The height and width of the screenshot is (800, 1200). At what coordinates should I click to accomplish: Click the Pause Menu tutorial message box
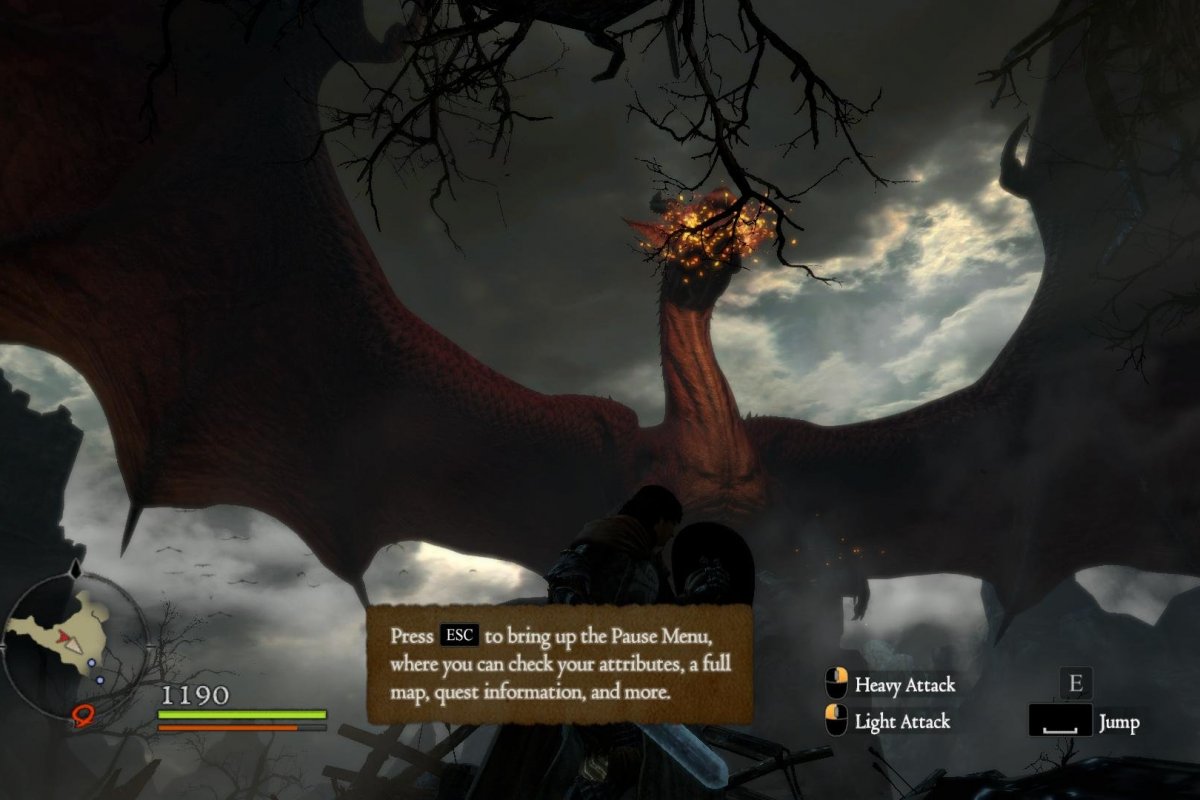pos(559,664)
